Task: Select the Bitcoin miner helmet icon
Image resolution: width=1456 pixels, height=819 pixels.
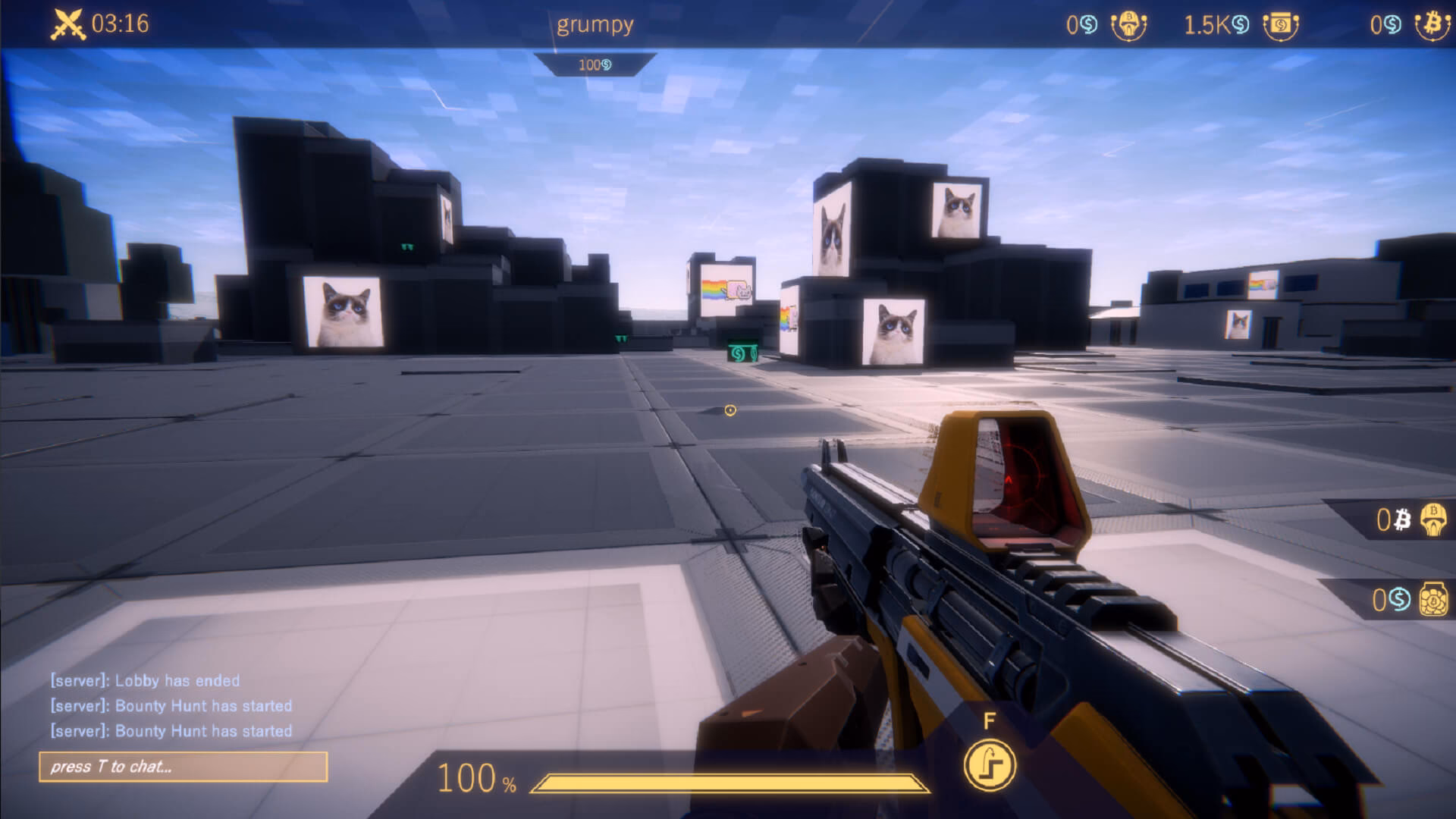Action: coord(1128,25)
